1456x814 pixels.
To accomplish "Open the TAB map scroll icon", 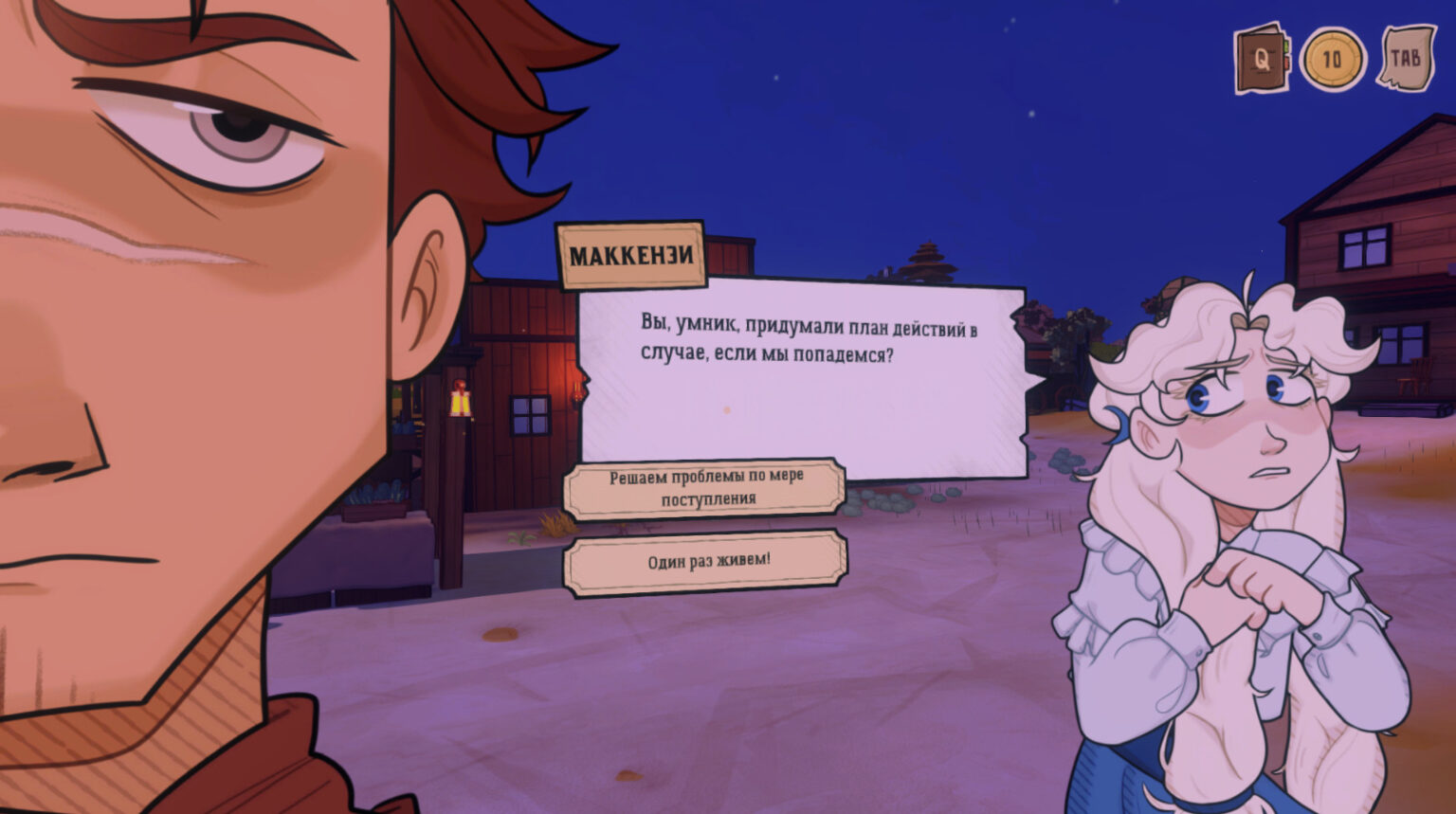I will 1406,59.
